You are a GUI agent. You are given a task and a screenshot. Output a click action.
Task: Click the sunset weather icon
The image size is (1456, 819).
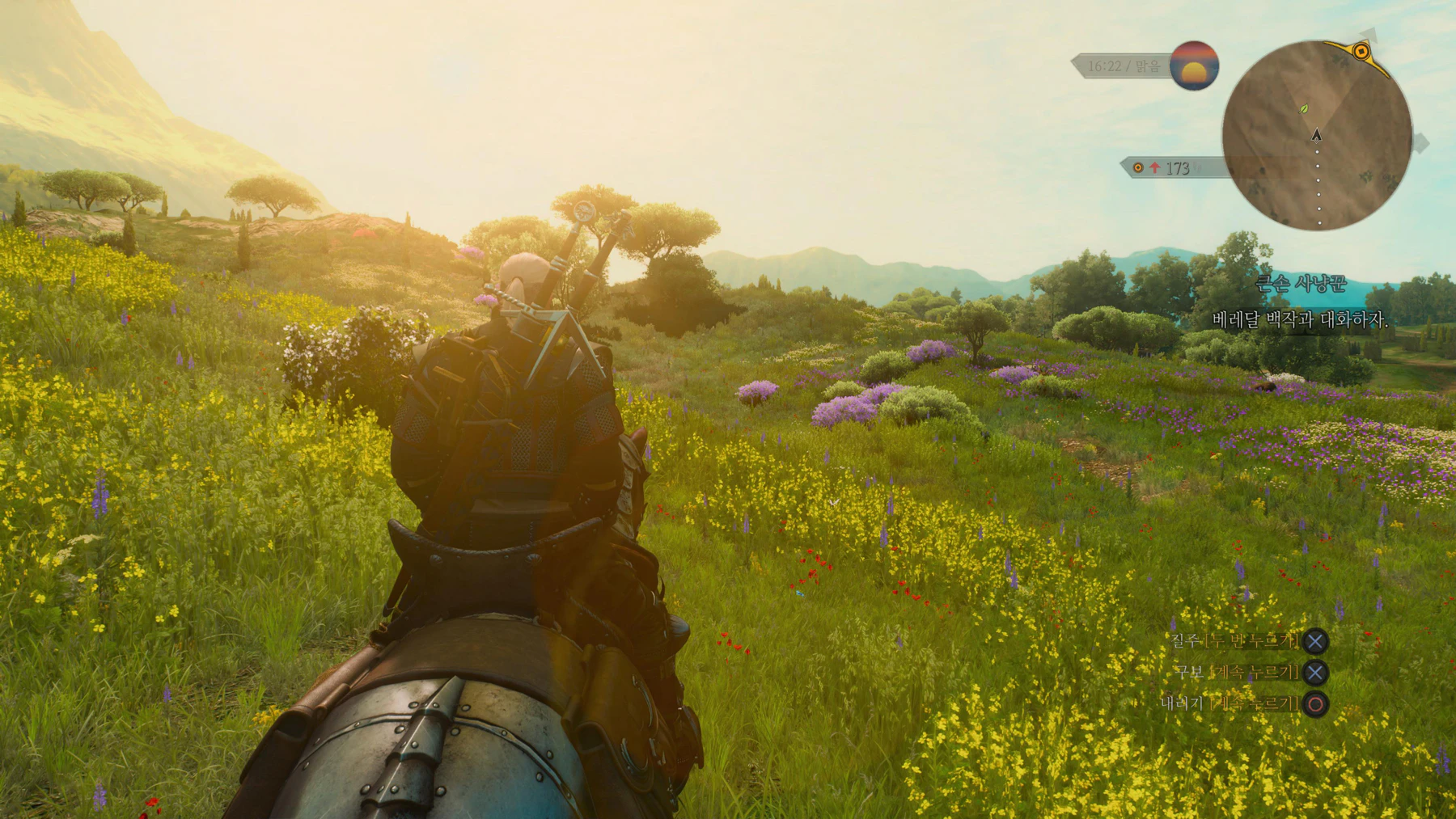pyautogui.click(x=1194, y=65)
